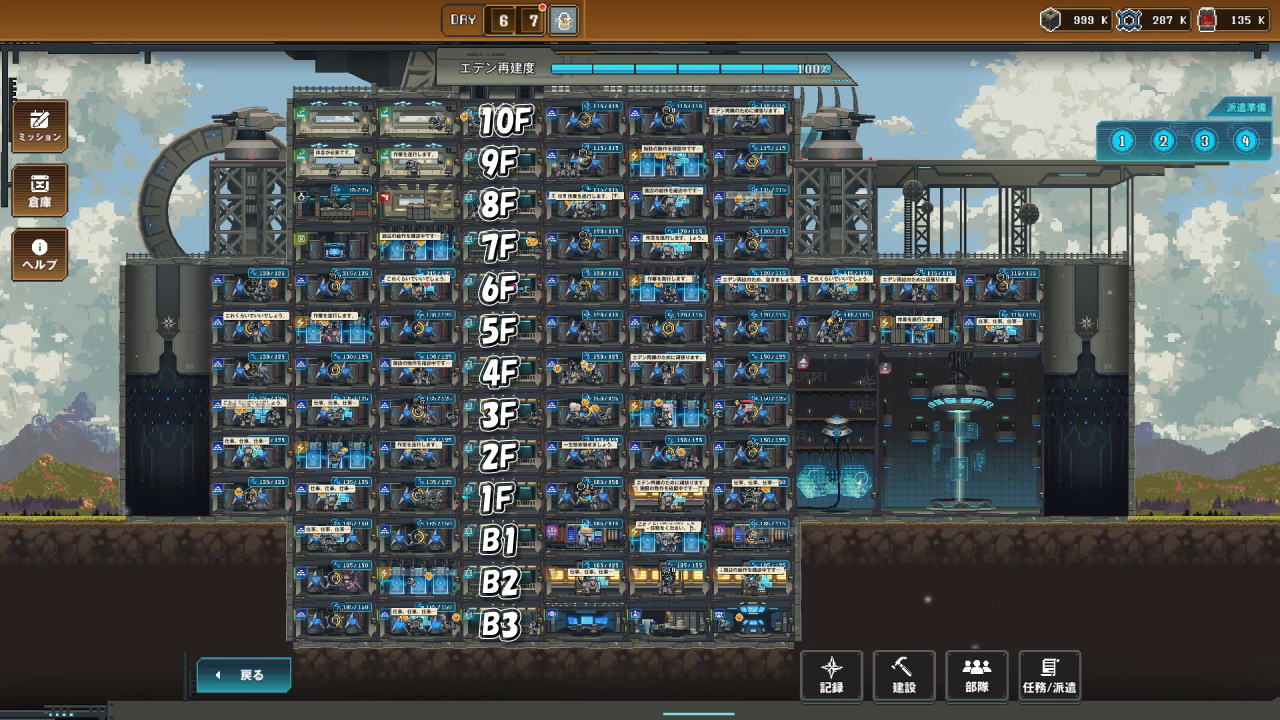This screenshot has width=1280, height=720.
Task: Choose dispatch slot number 3
Action: point(1204,141)
